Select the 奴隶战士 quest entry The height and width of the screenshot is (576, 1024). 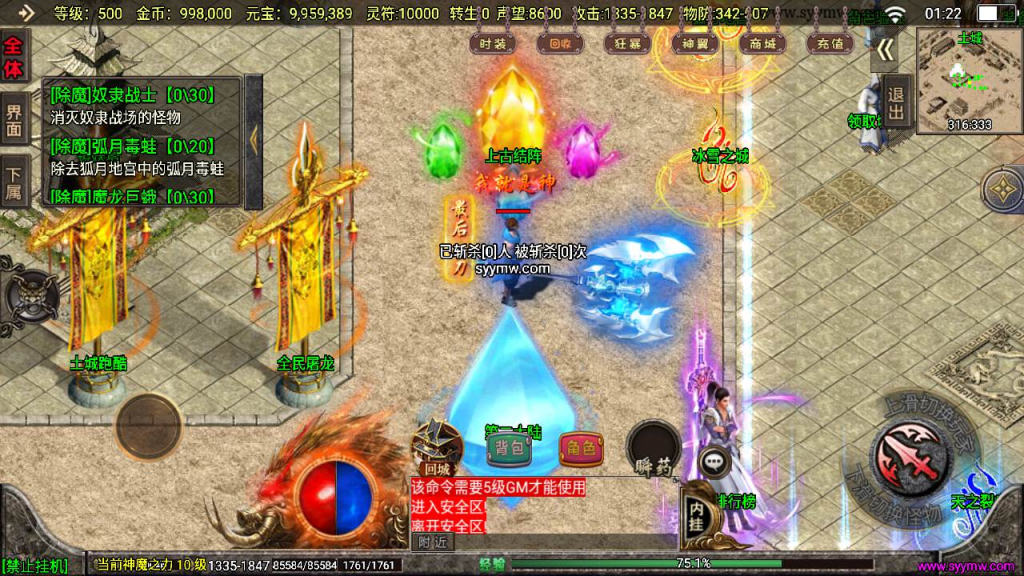point(140,105)
